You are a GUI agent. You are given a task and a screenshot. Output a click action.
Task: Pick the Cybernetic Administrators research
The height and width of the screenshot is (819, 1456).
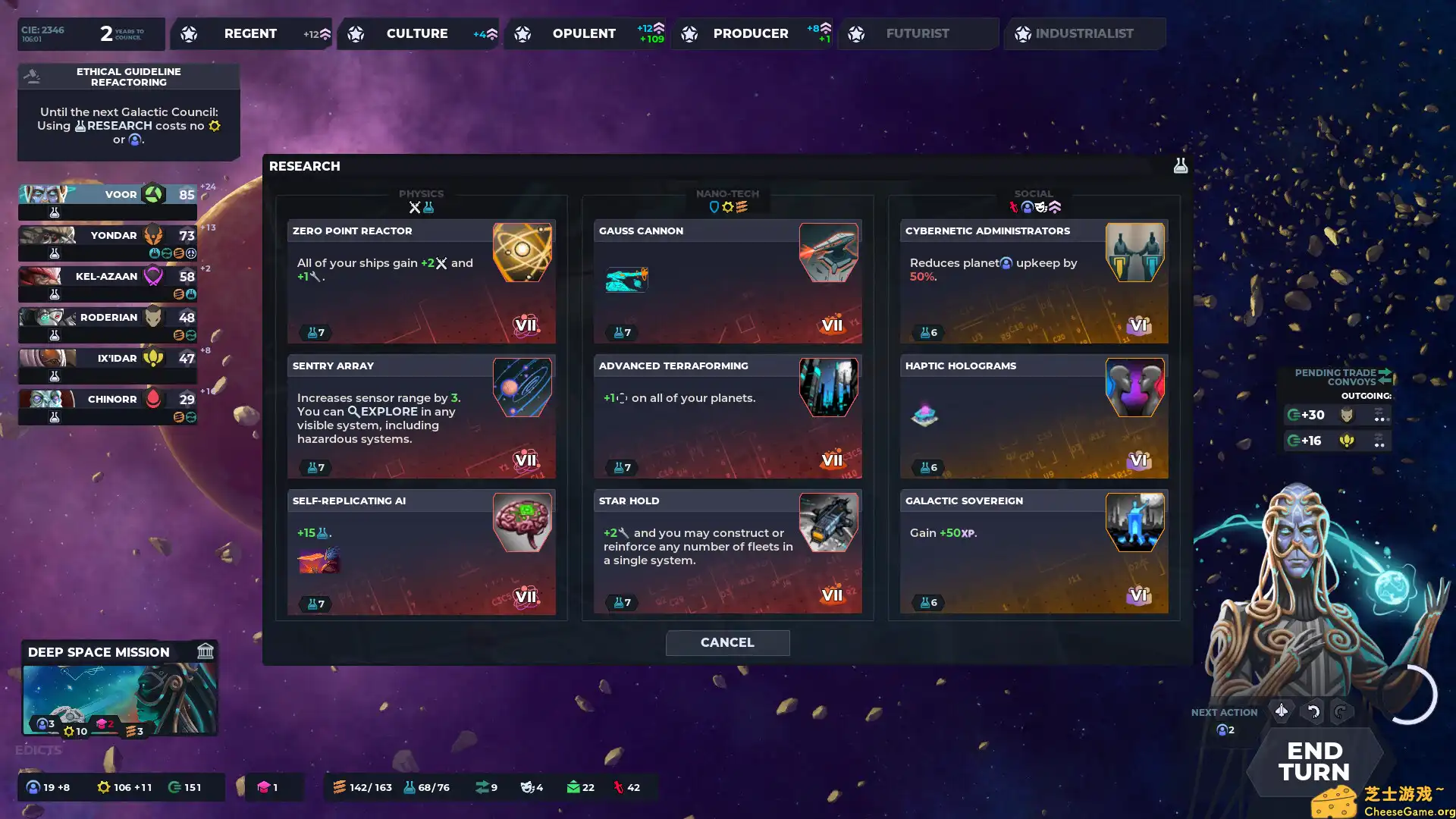pyautogui.click(x=1034, y=281)
